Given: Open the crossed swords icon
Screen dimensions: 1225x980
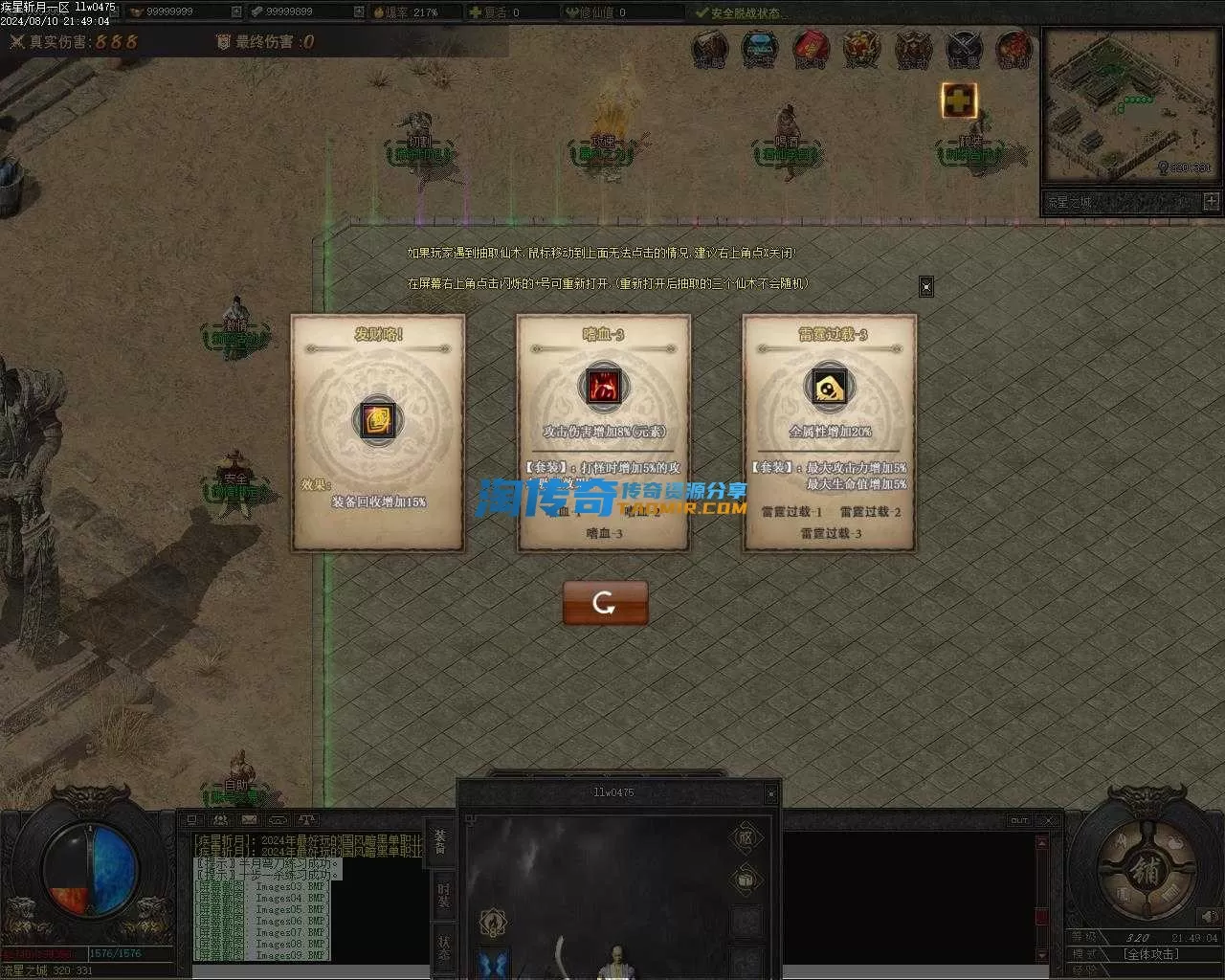Looking at the screenshot, I should pos(963,50).
